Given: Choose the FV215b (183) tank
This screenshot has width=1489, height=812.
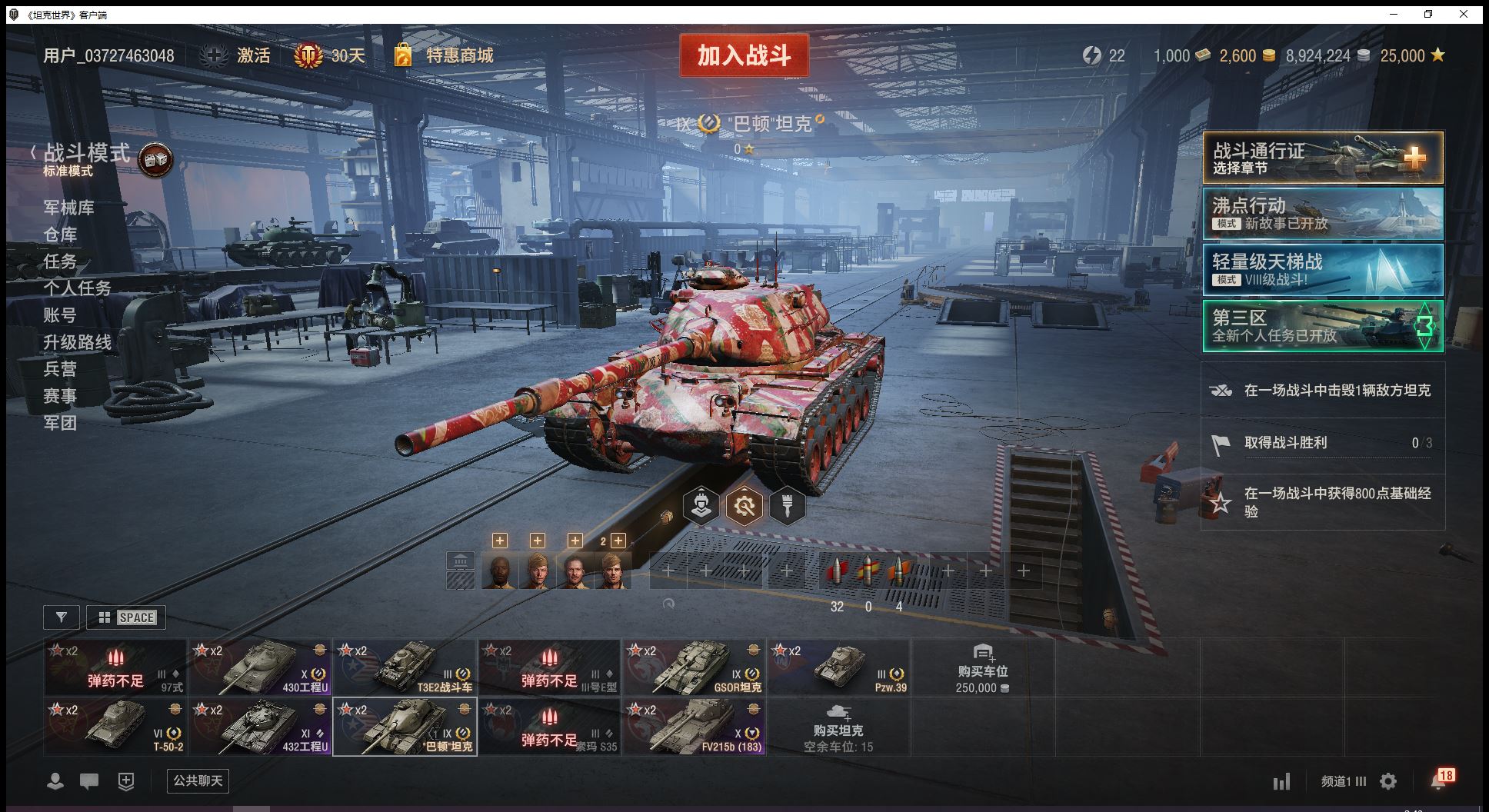Looking at the screenshot, I should (x=694, y=727).
